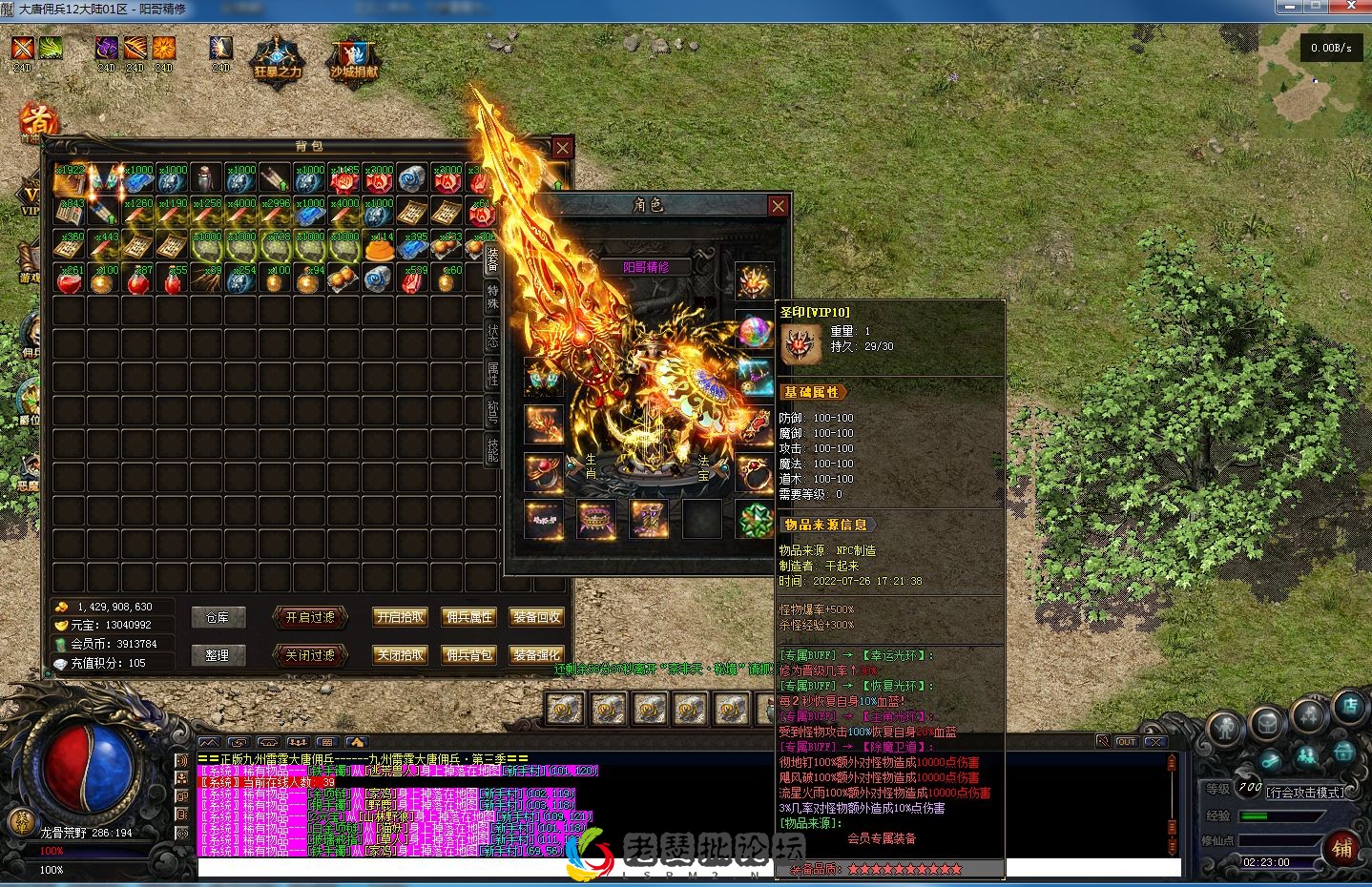The height and width of the screenshot is (887, 1372).
Task: Click the chat OUT button
Action: (1127, 742)
